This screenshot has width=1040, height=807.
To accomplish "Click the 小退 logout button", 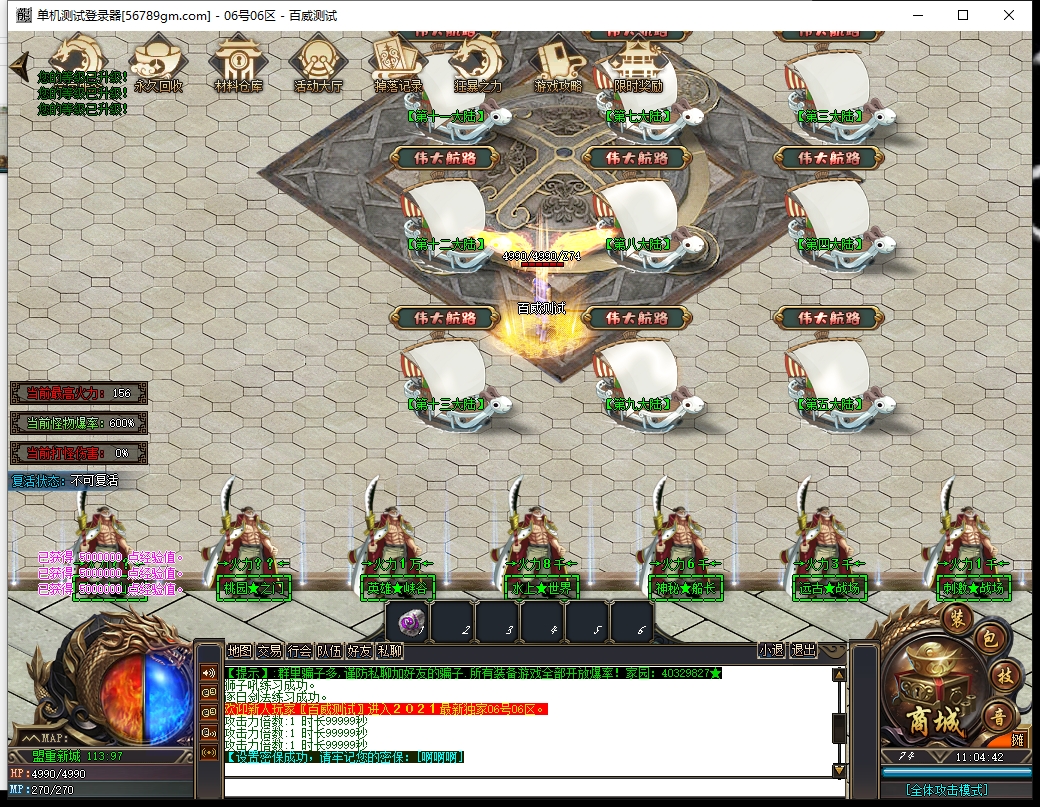I will pos(771,650).
